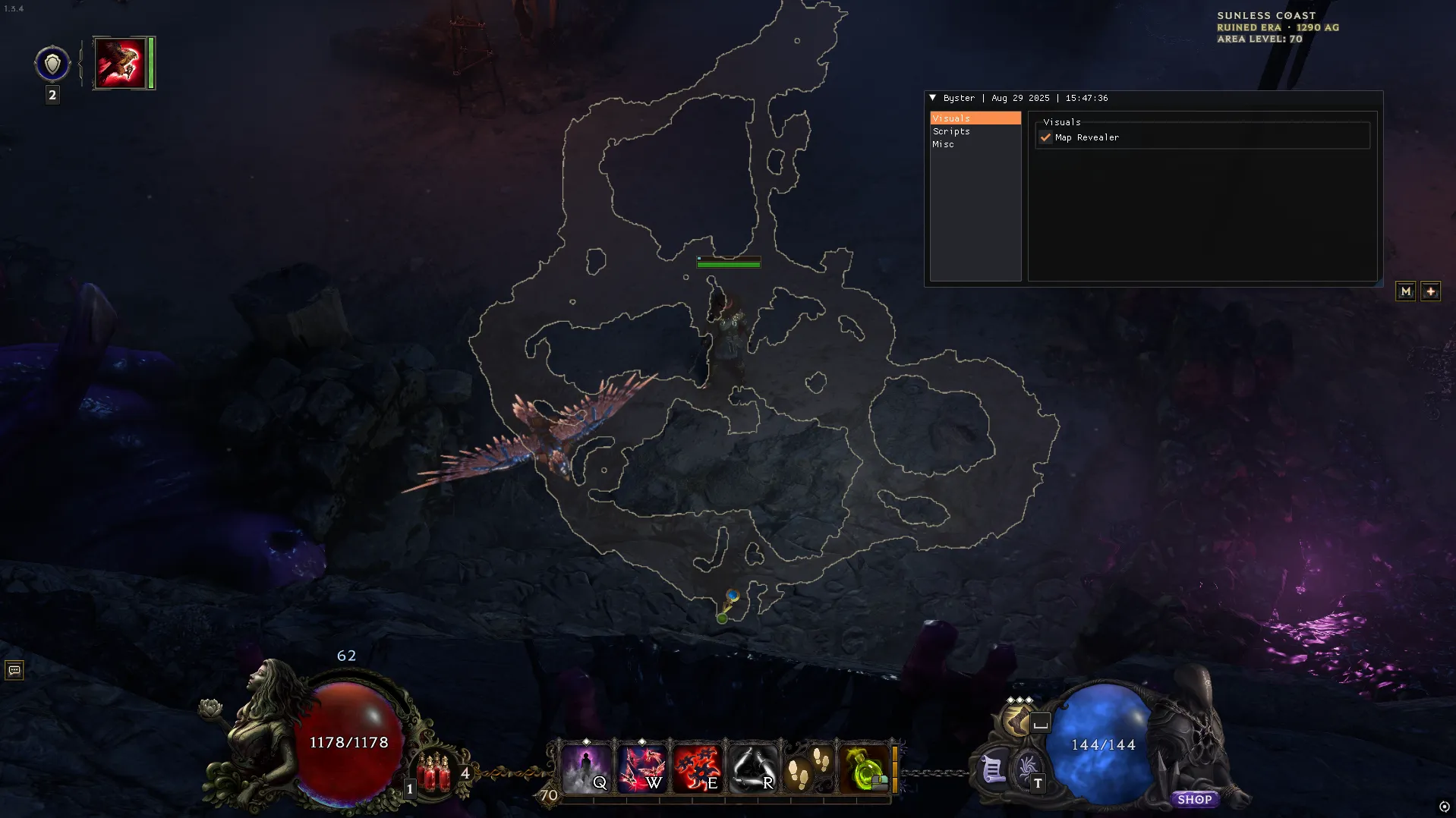This screenshot has height=818, width=1456.
Task: Select the Visuals tab in overlay
Action: point(951,118)
